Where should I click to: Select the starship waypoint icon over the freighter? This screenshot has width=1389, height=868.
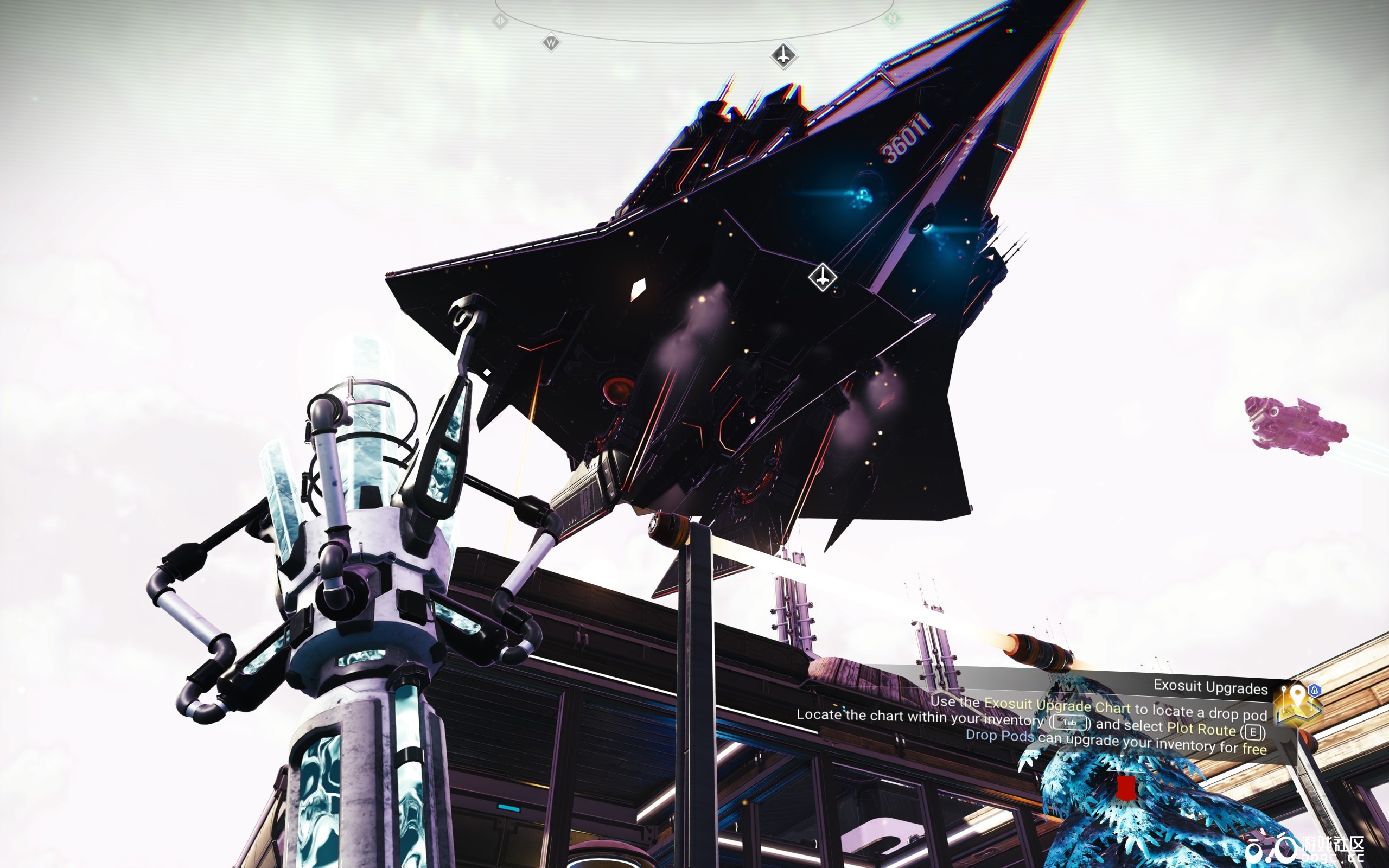pyautogui.click(x=822, y=277)
